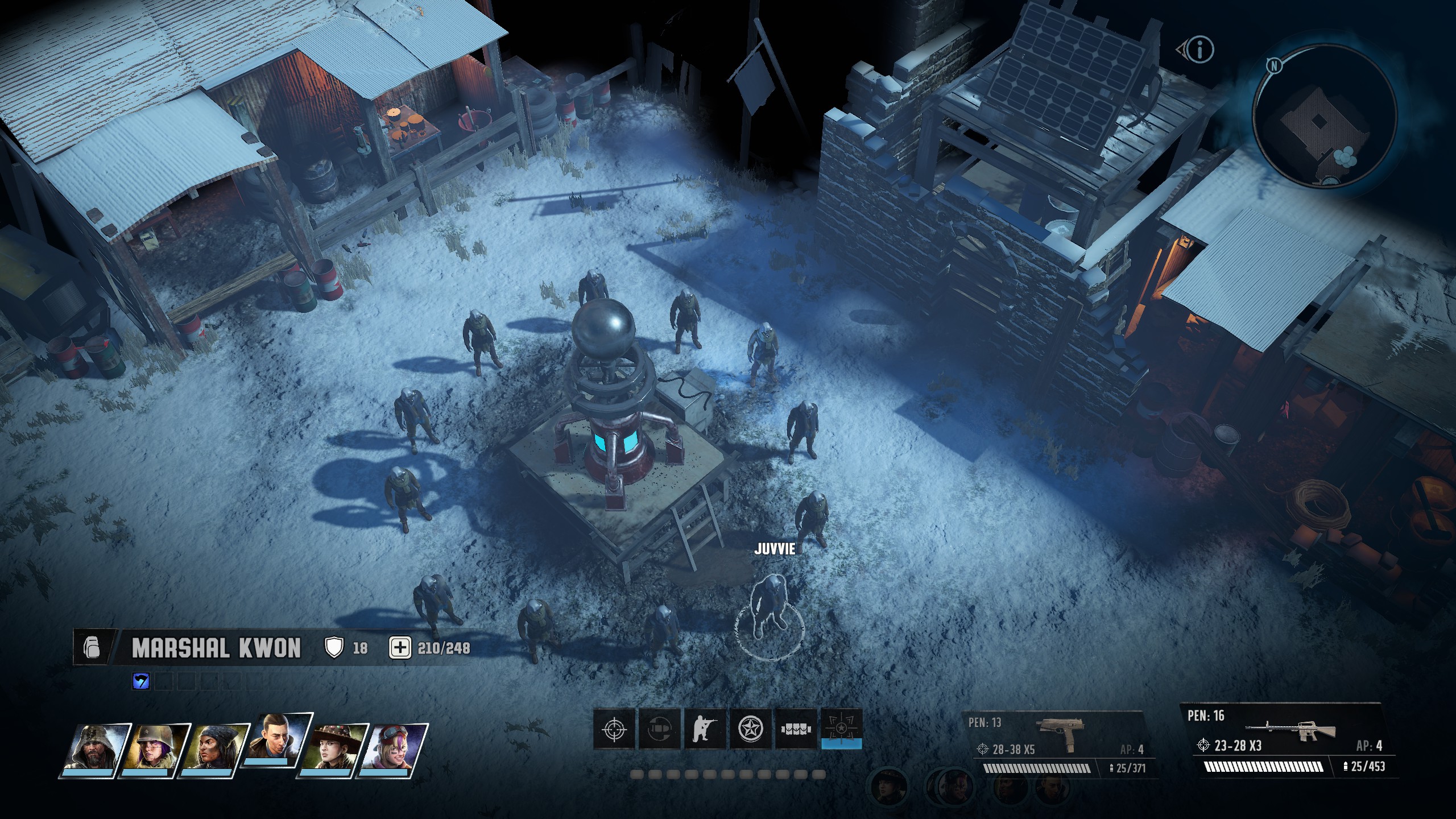Activate the crosshair attack action
Screen dimensions: 1456x819
pos(614,729)
